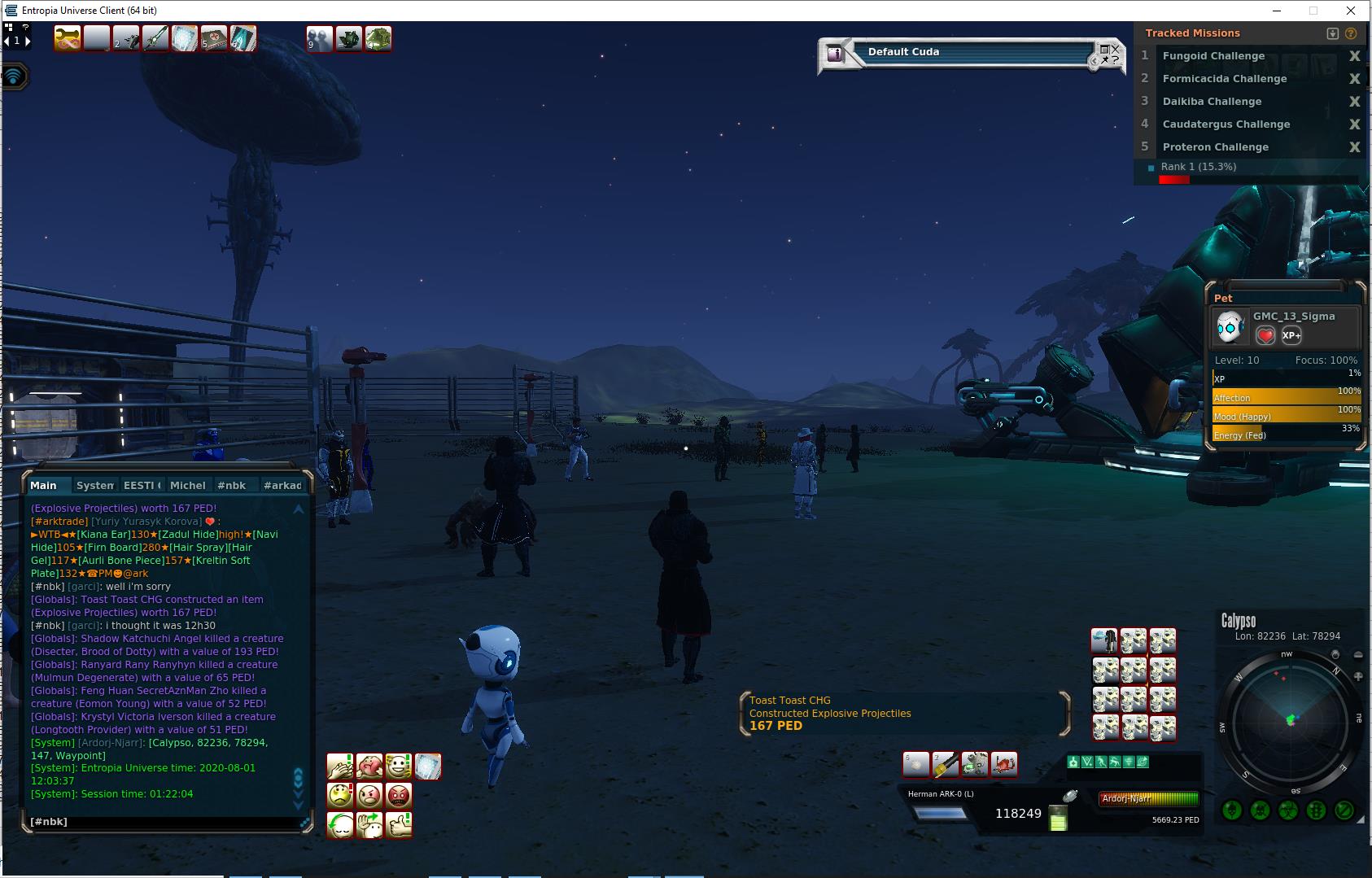Remove Fungoid Challenge from tracked missions
The image size is (1372, 878).
pos(1354,56)
